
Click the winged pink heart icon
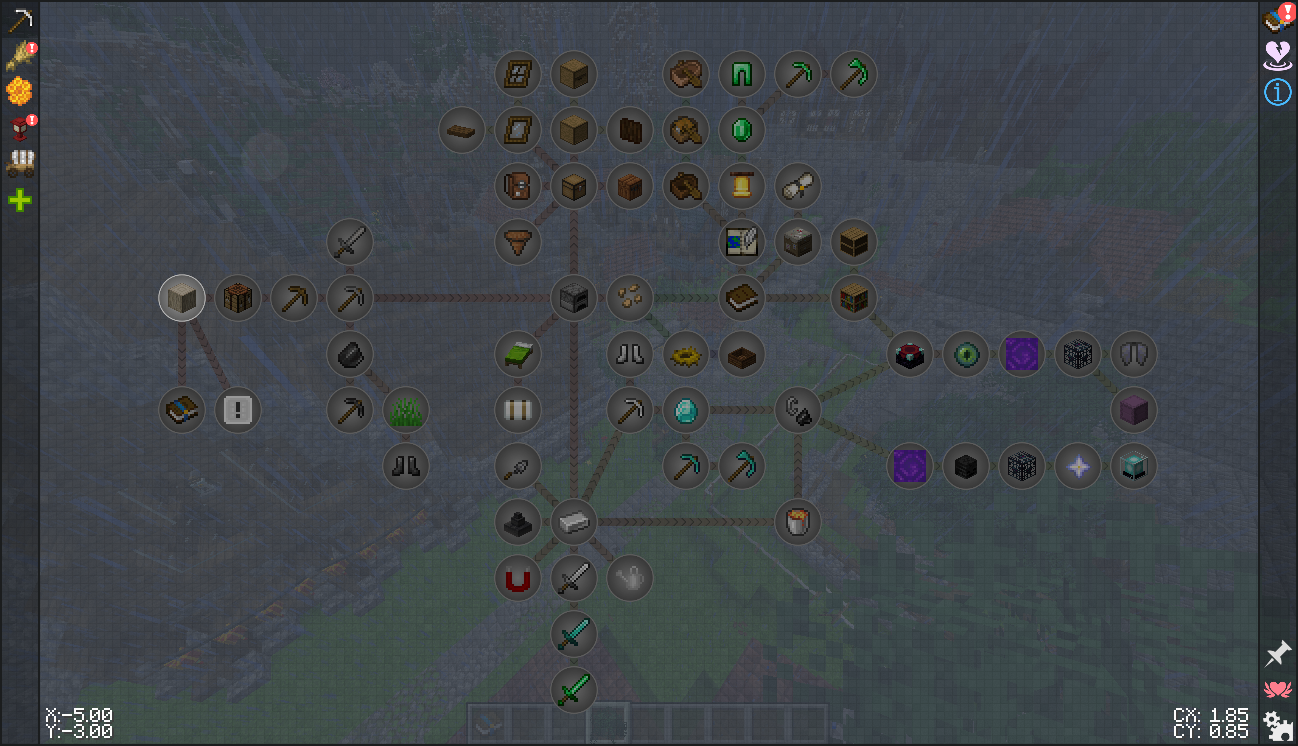point(1277,689)
